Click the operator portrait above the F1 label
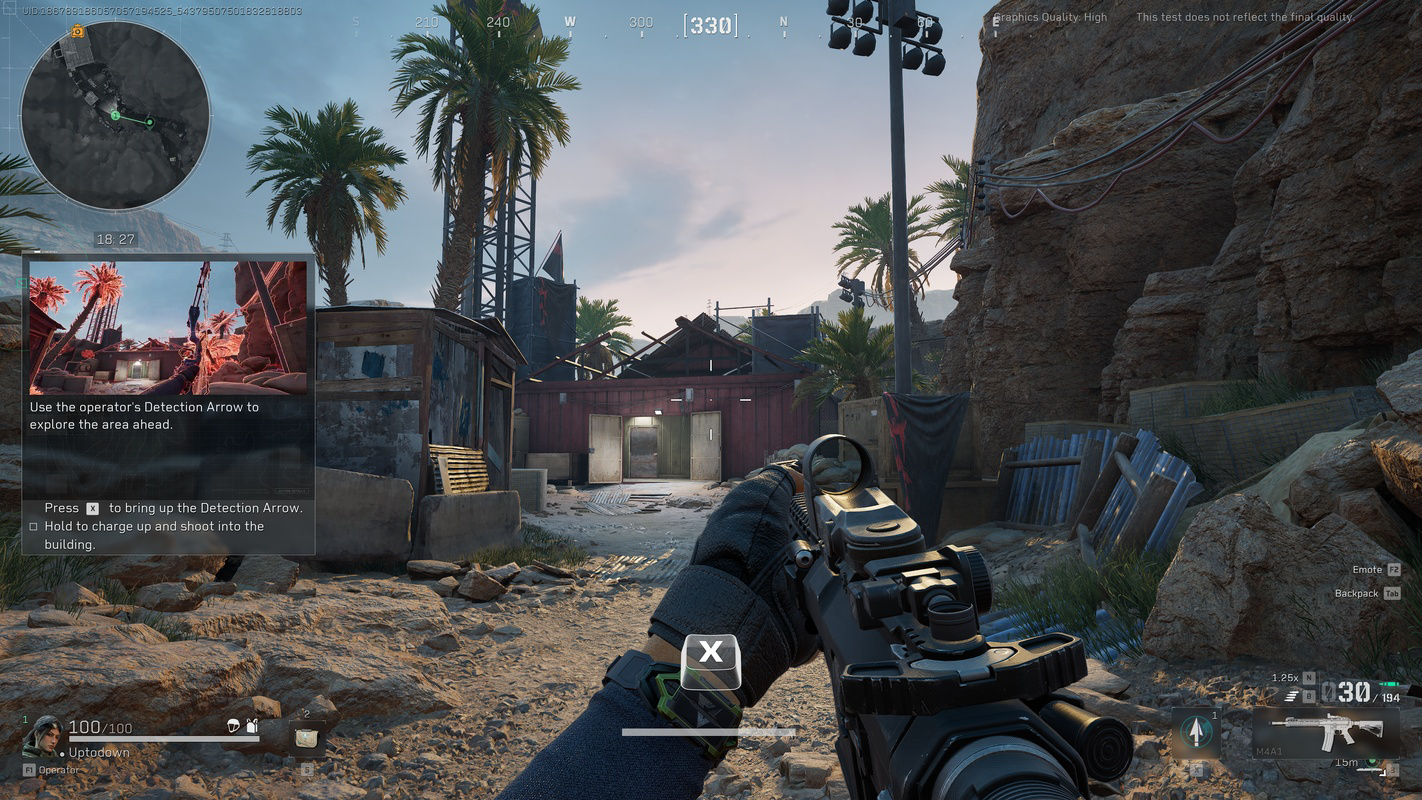The width and height of the screenshot is (1422, 800). 47,738
